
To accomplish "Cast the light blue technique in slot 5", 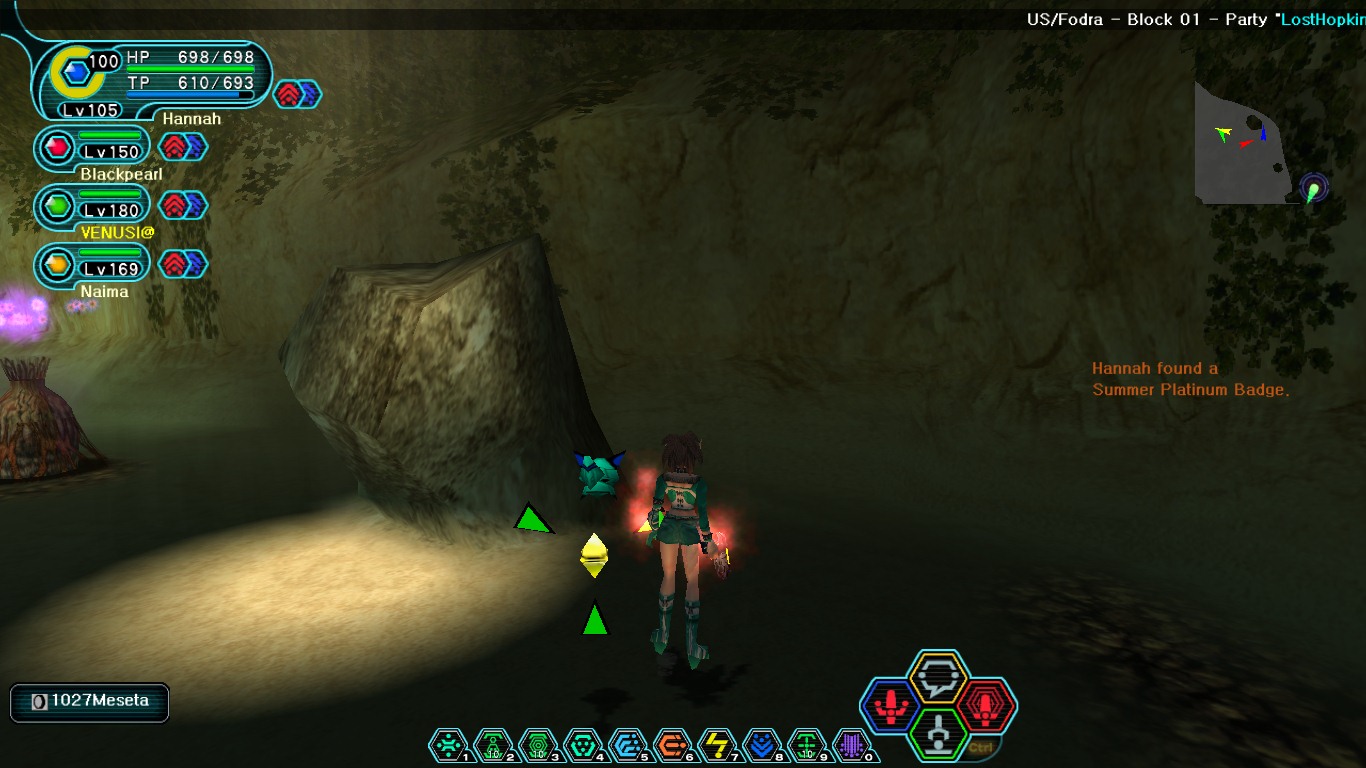I will point(628,744).
